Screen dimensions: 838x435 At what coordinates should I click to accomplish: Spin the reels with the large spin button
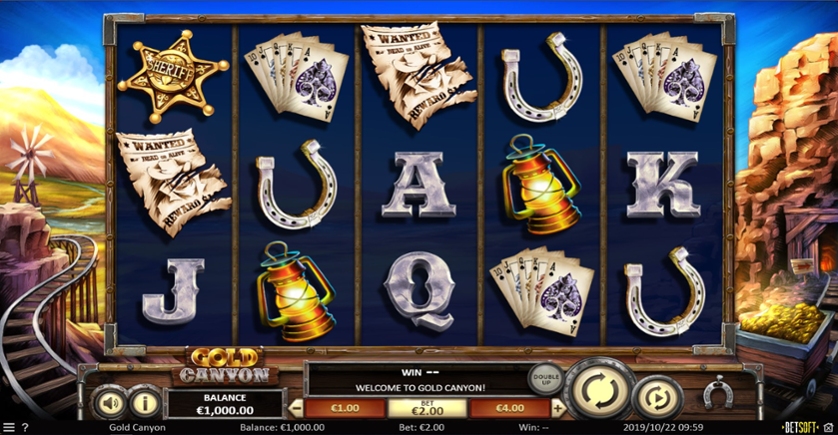[598, 388]
